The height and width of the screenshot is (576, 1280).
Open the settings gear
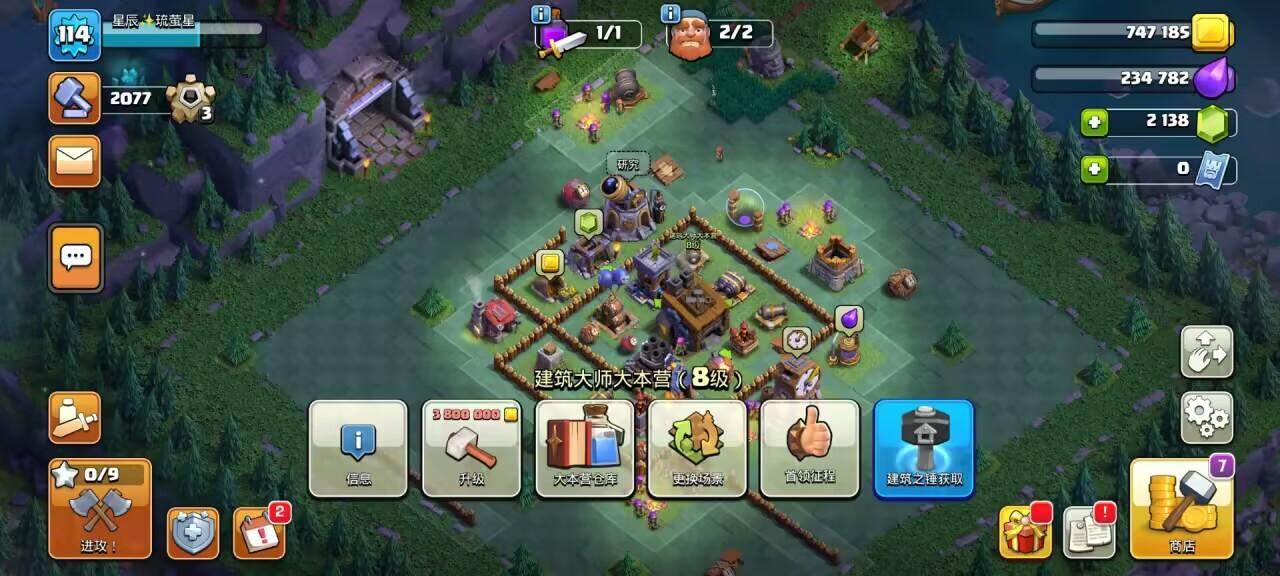1207,418
